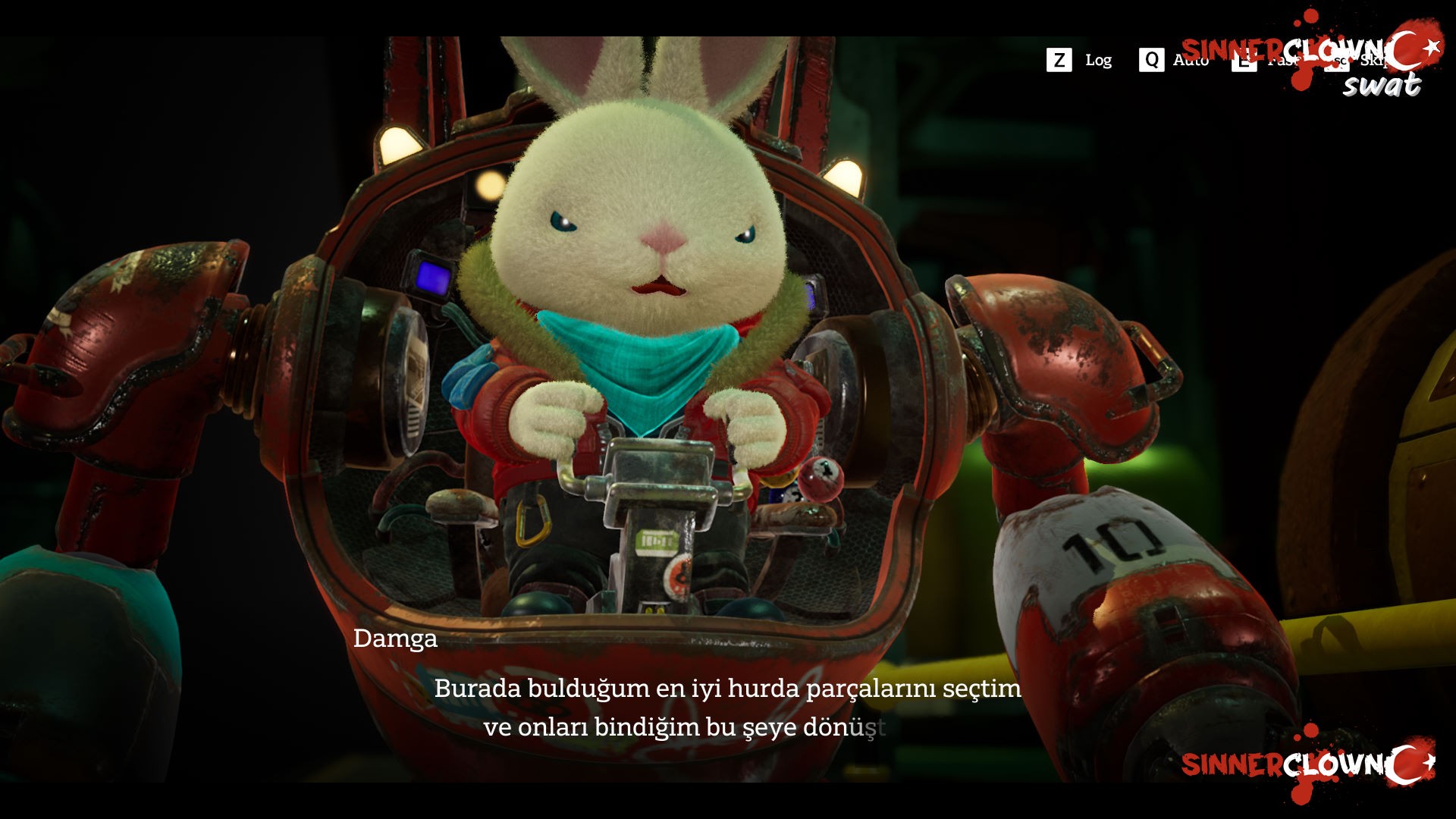Click the Fast text label
This screenshot has width=1456, height=819.
pos(1282,61)
